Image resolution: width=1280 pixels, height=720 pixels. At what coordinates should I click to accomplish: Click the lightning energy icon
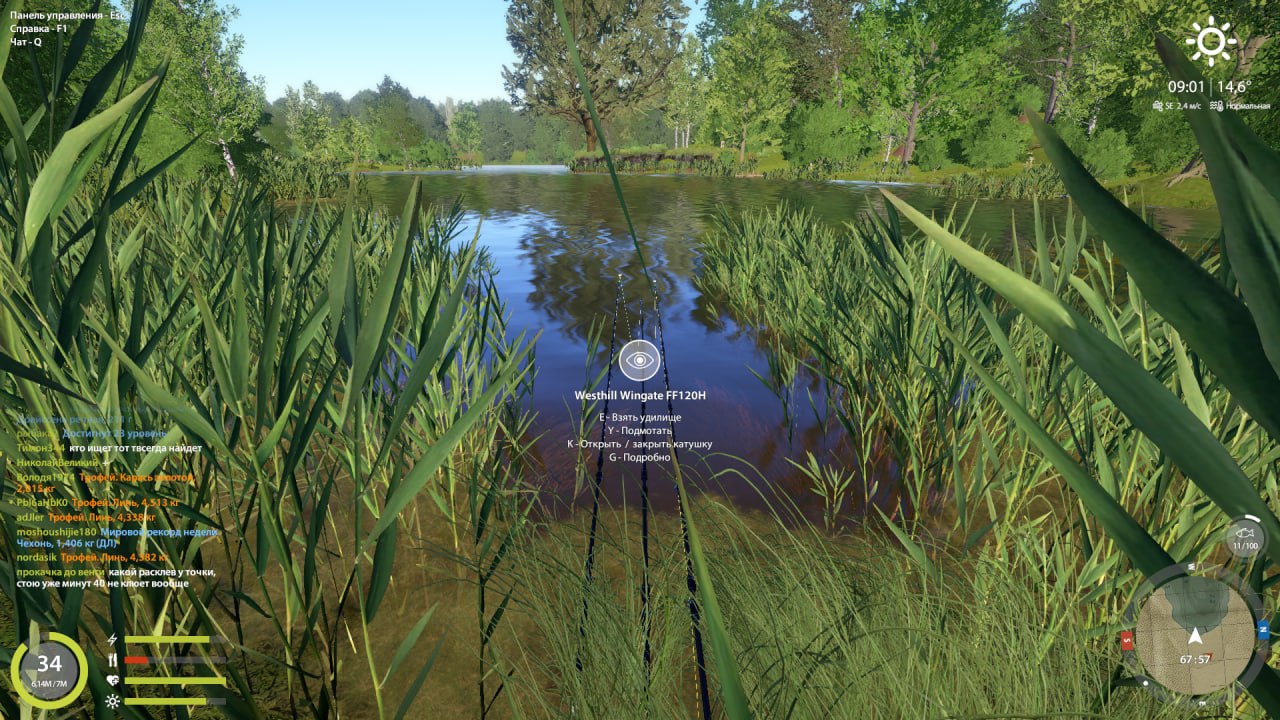(x=112, y=639)
